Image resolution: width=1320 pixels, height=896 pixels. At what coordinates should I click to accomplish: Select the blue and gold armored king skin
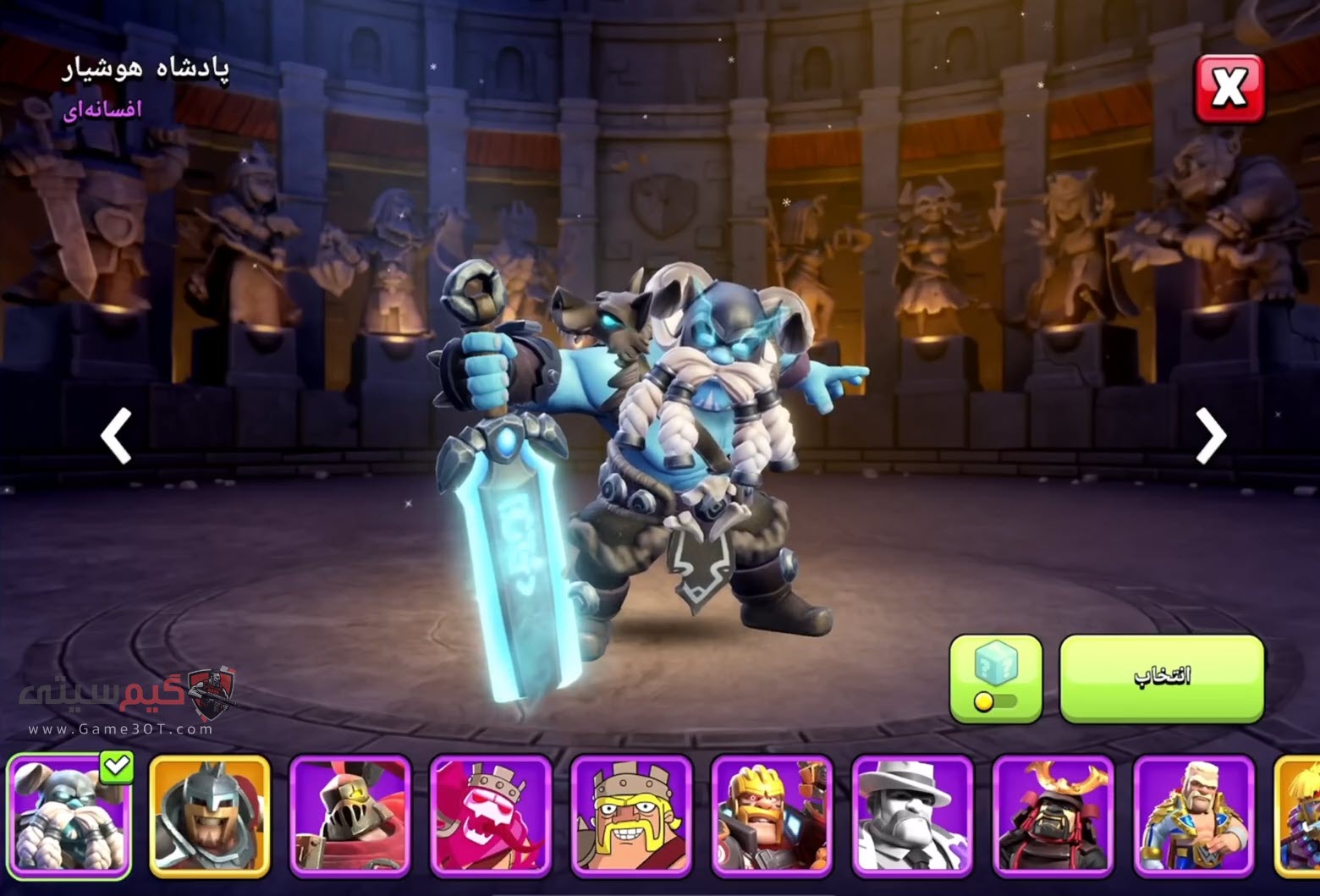[1193, 816]
